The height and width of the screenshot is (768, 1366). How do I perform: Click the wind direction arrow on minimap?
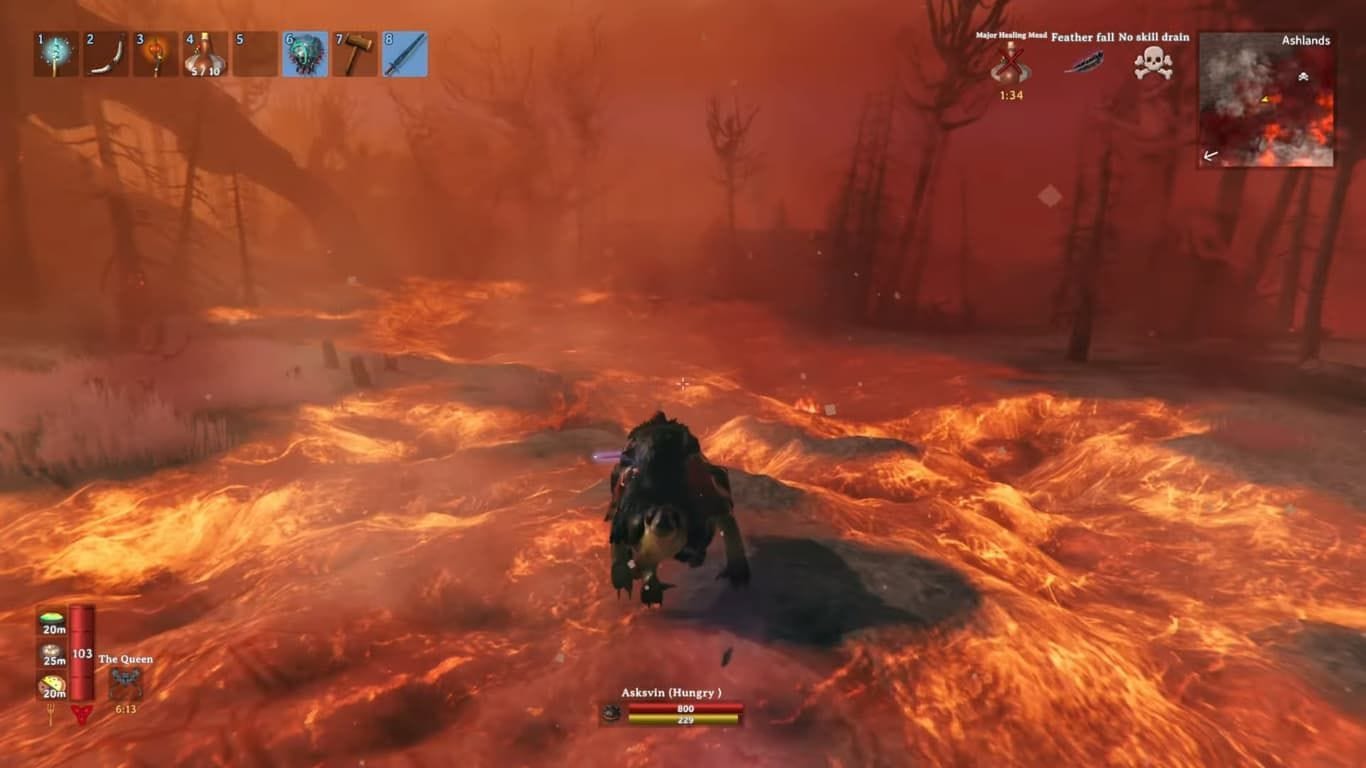click(x=1210, y=155)
